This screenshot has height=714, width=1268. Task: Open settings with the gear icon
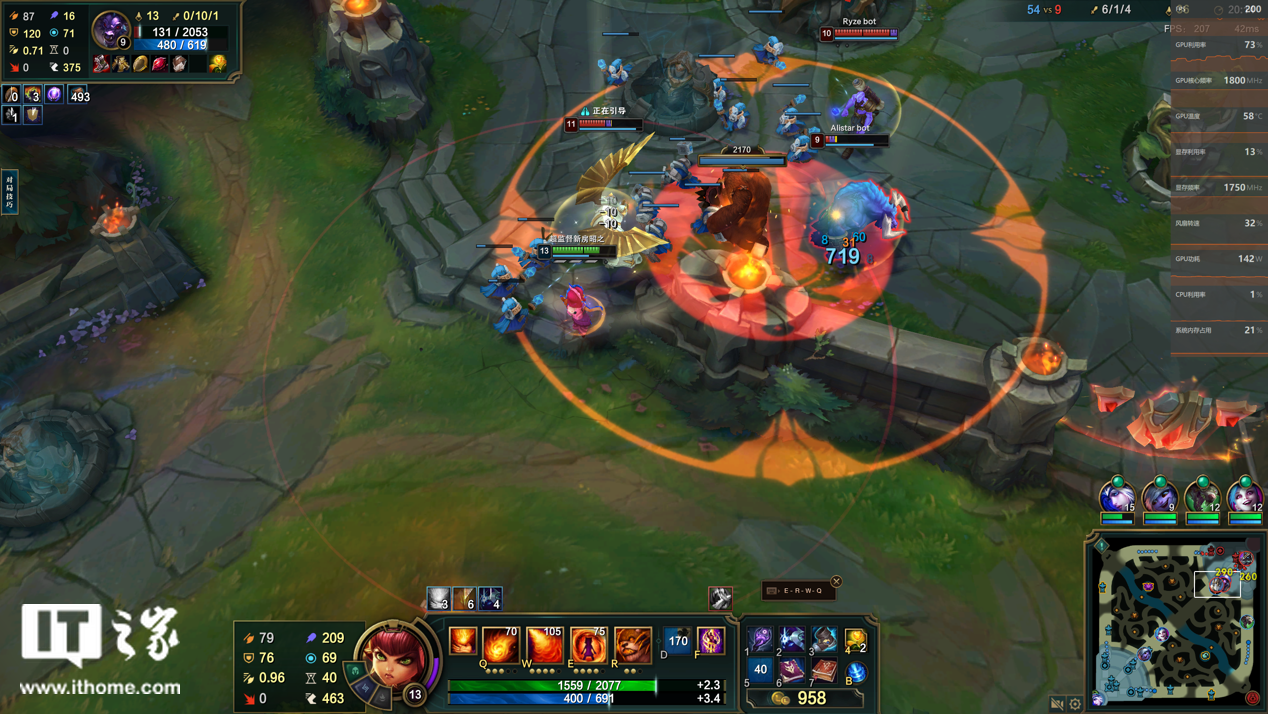coord(1075,704)
